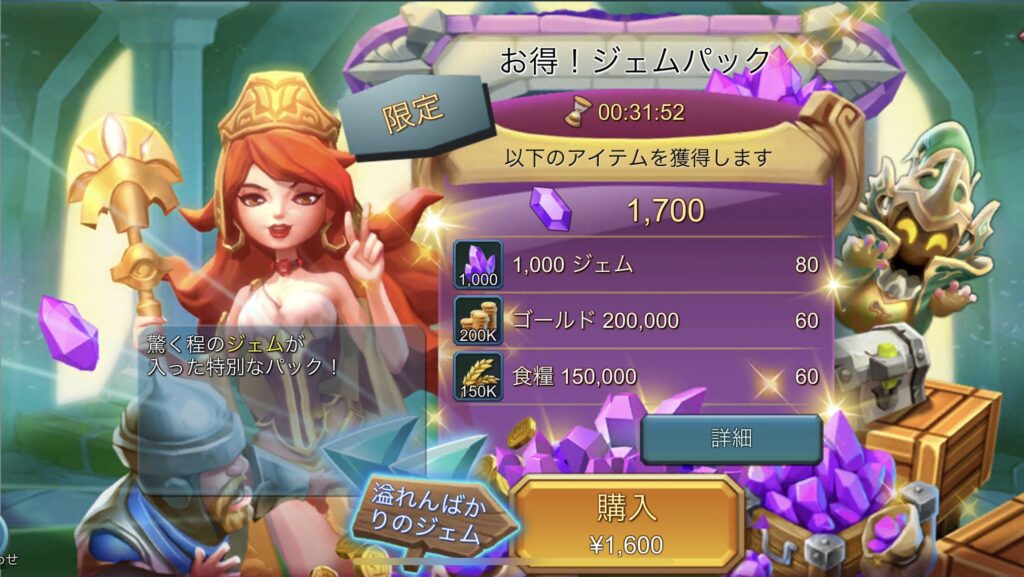Image resolution: width=1024 pixels, height=577 pixels.
Task: Select the 1,000 ジェム item row
Action: click(x=640, y=265)
